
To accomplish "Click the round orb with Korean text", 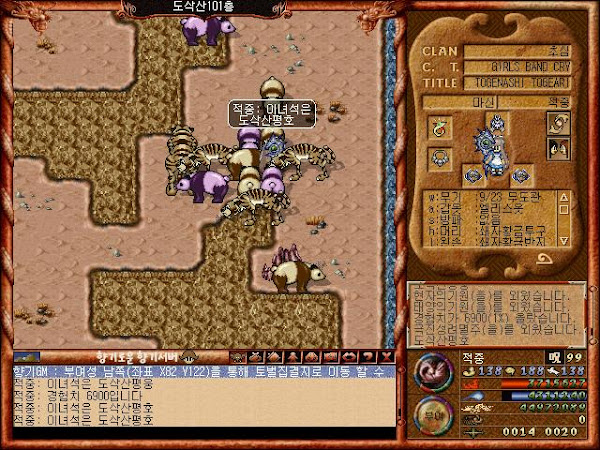I will tap(431, 415).
